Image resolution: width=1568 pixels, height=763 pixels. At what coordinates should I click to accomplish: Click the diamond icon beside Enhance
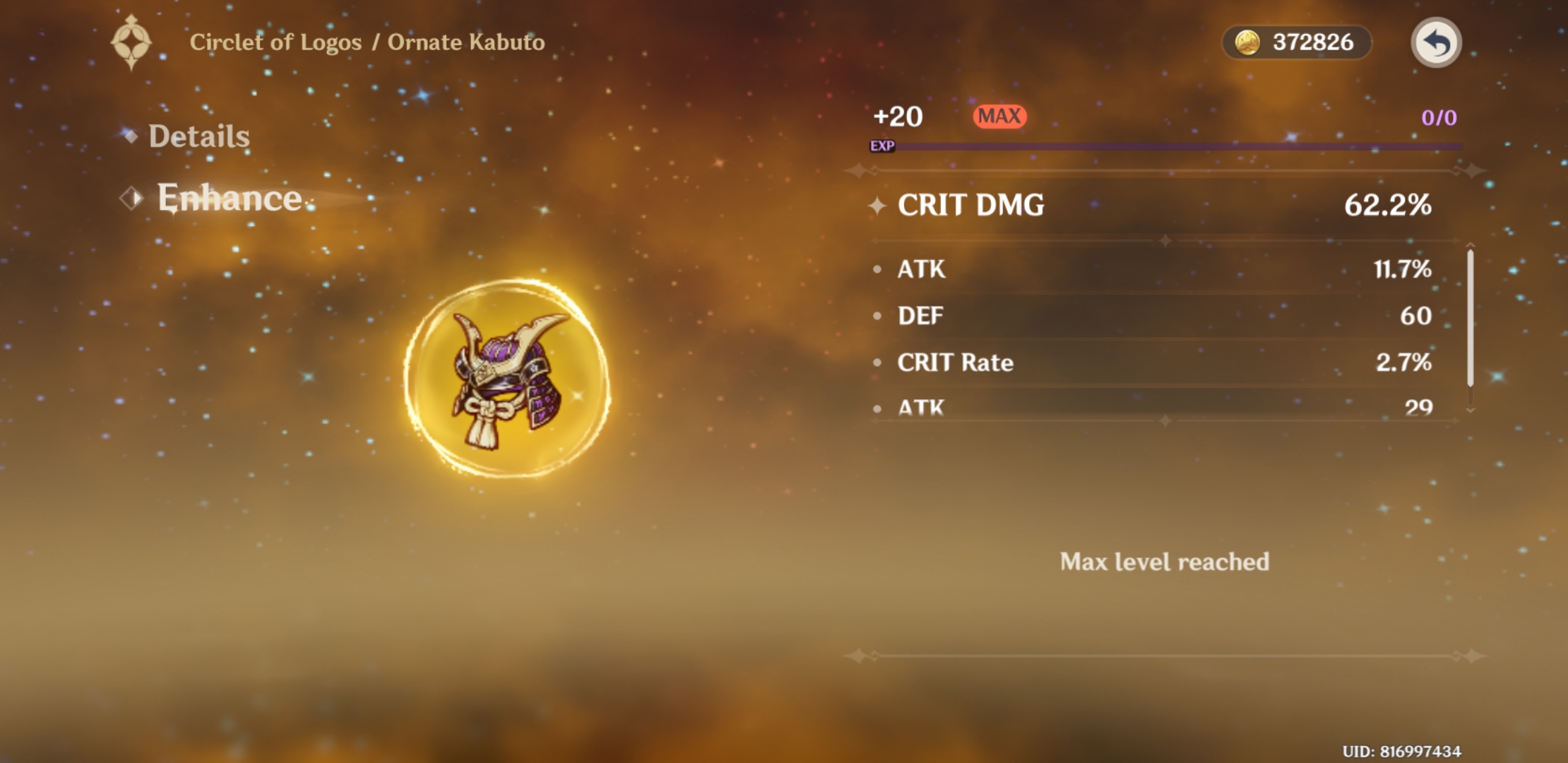coord(131,199)
